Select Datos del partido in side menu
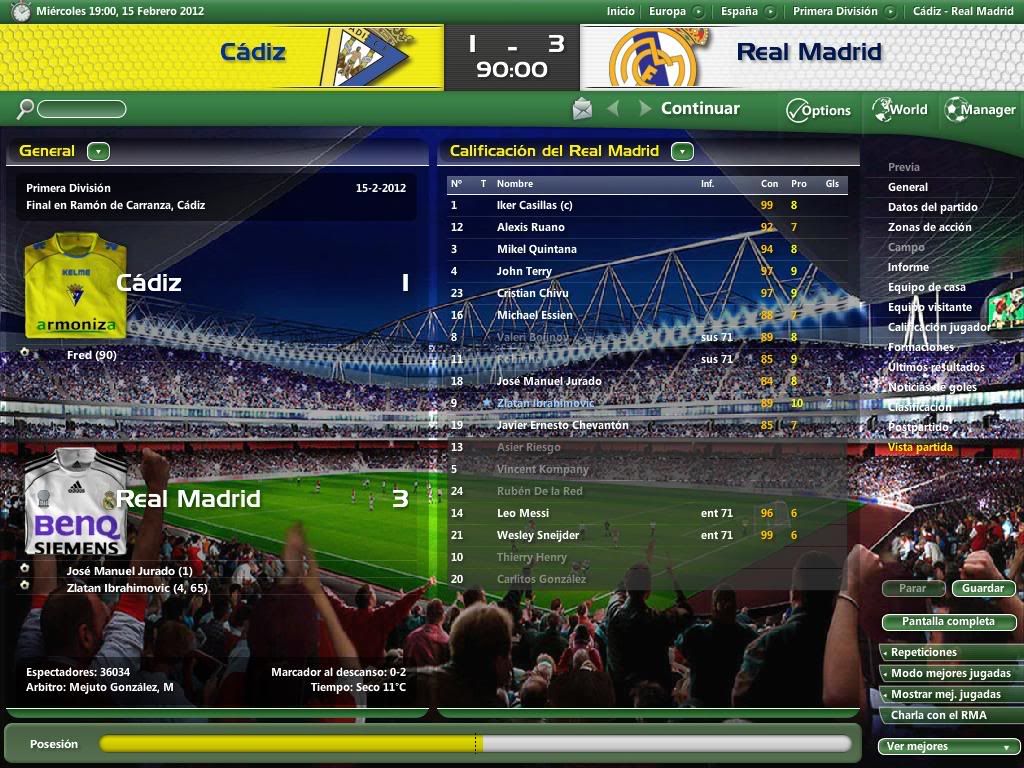The height and width of the screenshot is (768, 1024). click(x=932, y=207)
